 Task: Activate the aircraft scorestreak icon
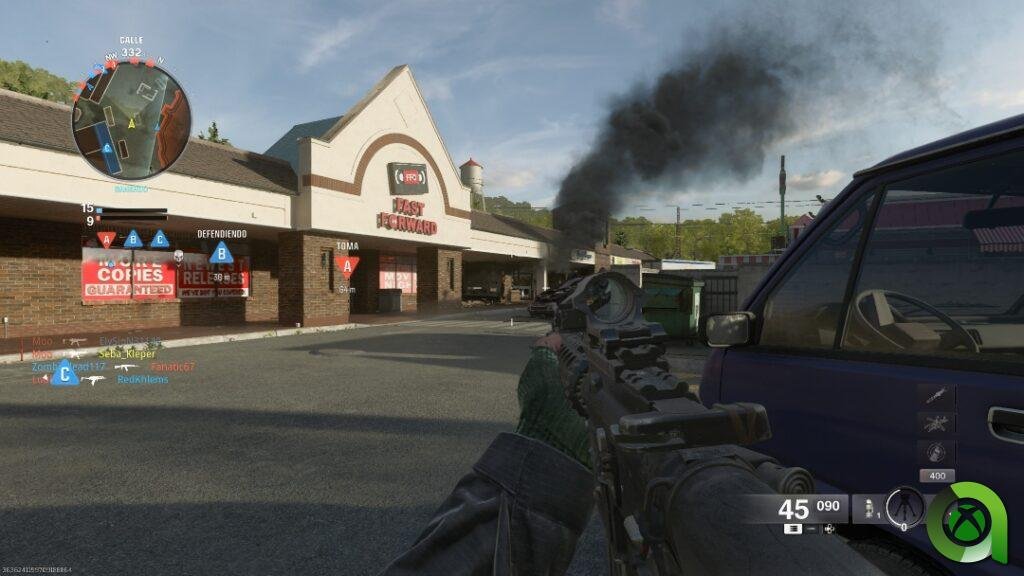[x=936, y=424]
